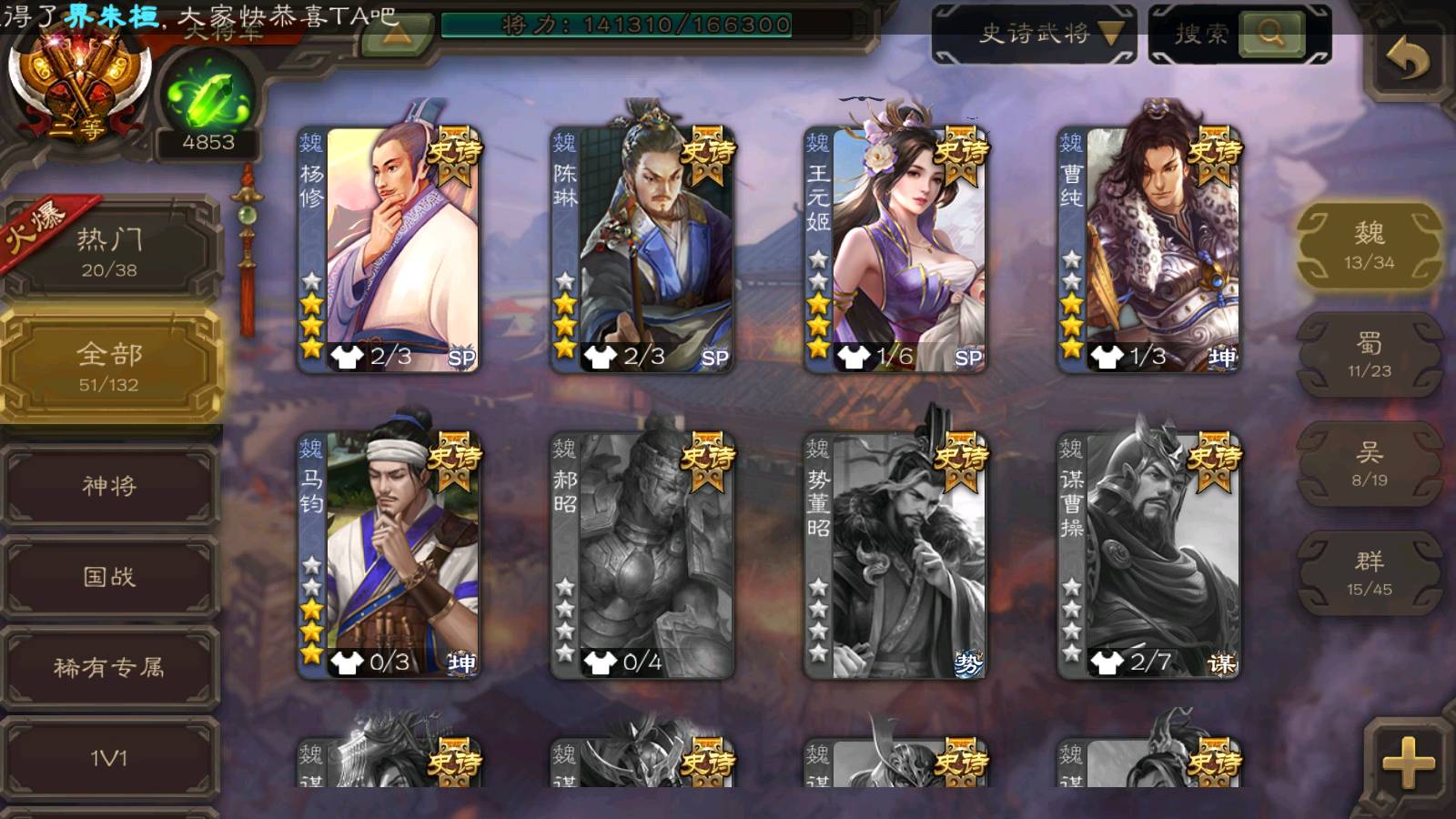The image size is (1456, 819).
Task: Show 吴 faction heroes
Action: click(x=1369, y=464)
